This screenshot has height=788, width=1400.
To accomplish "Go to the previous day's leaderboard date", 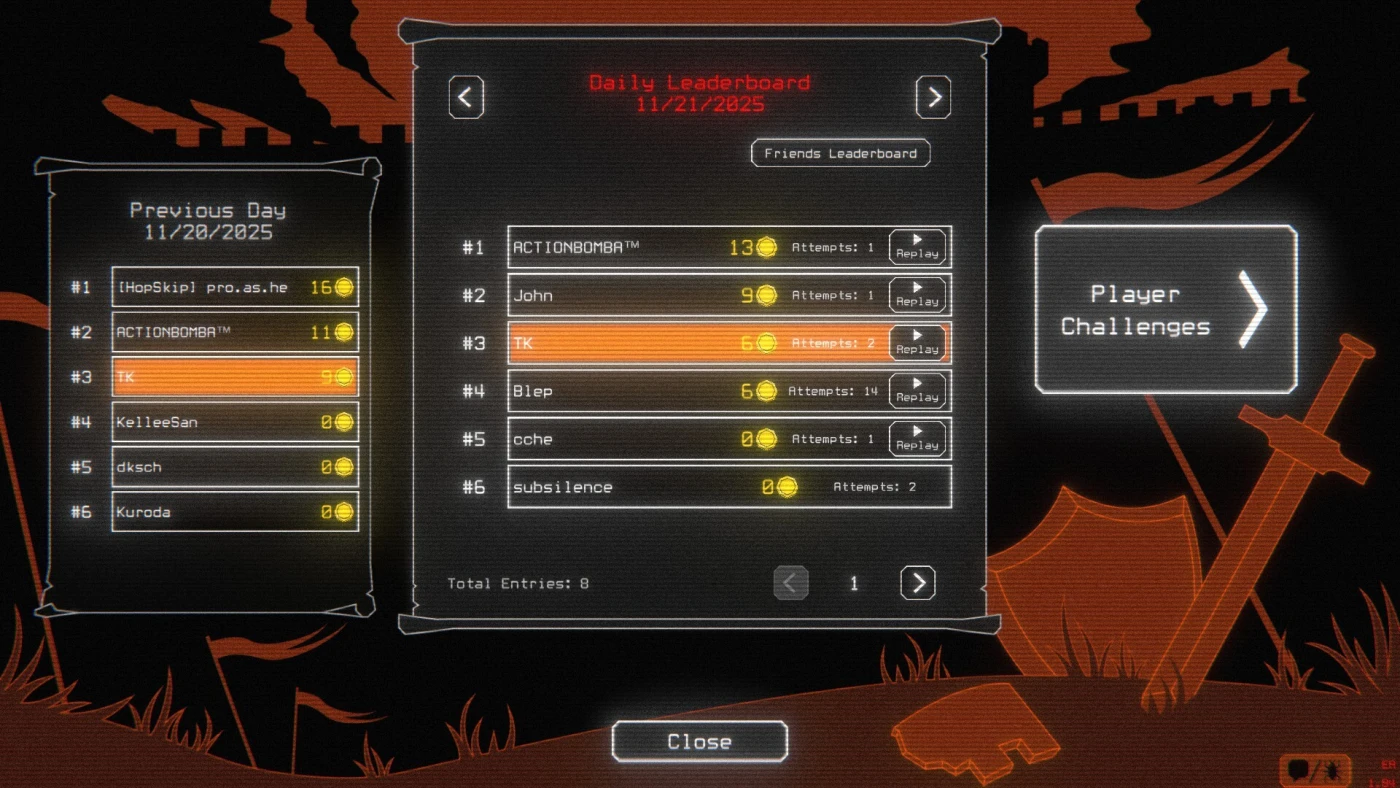I will click(465, 97).
